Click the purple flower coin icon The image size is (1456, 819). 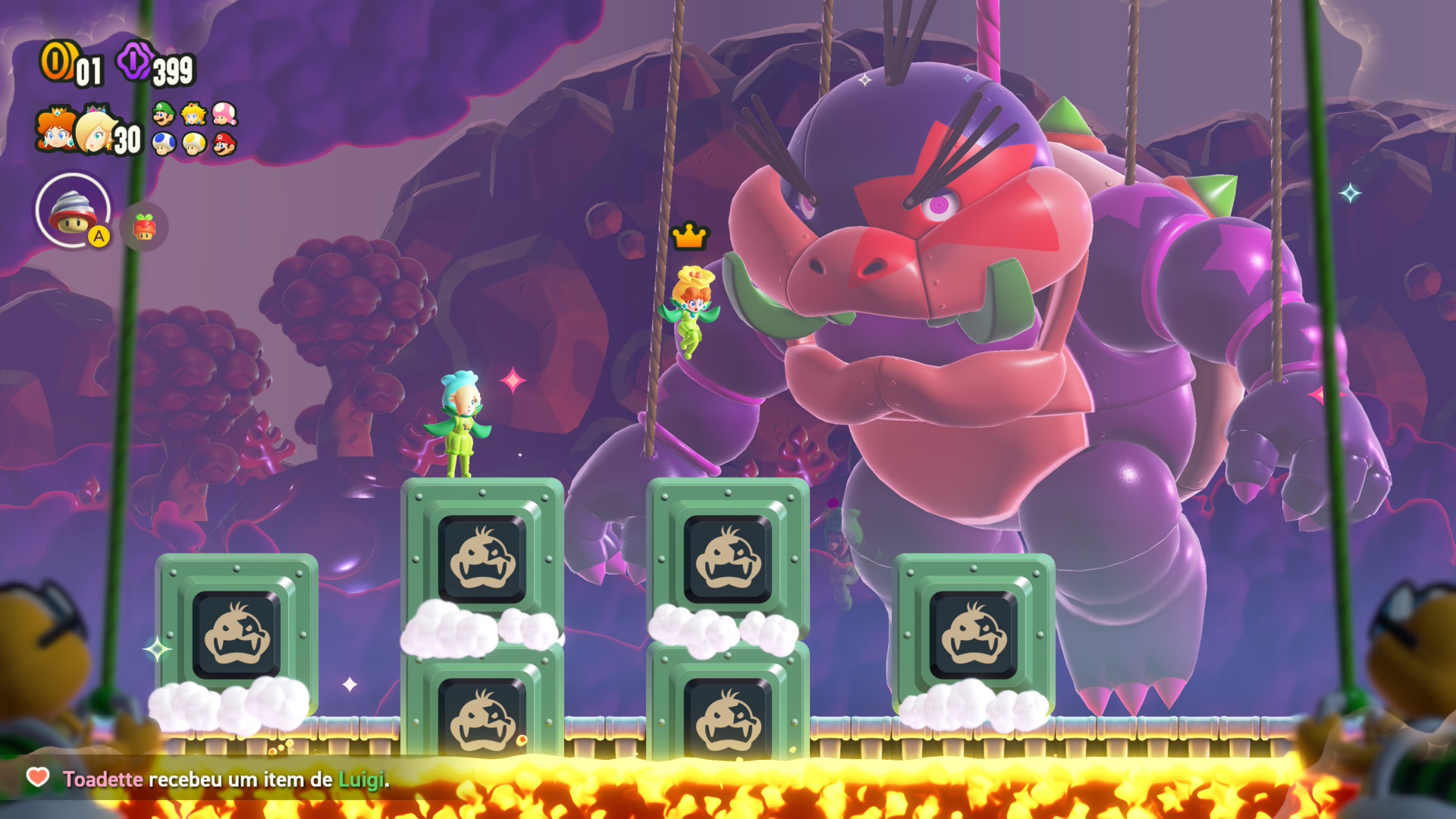coord(133,61)
